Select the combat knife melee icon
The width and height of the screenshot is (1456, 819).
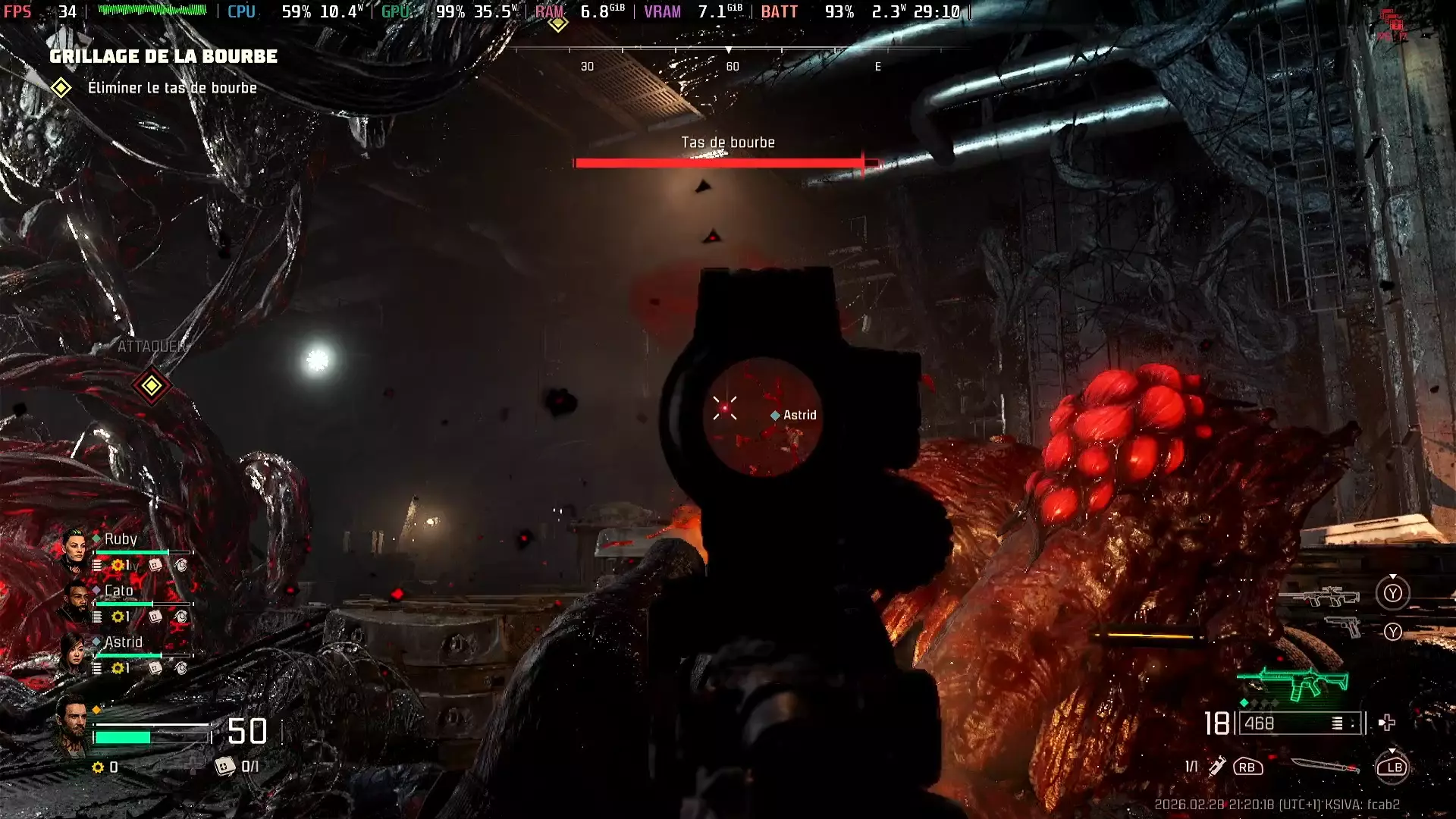coord(1324,767)
